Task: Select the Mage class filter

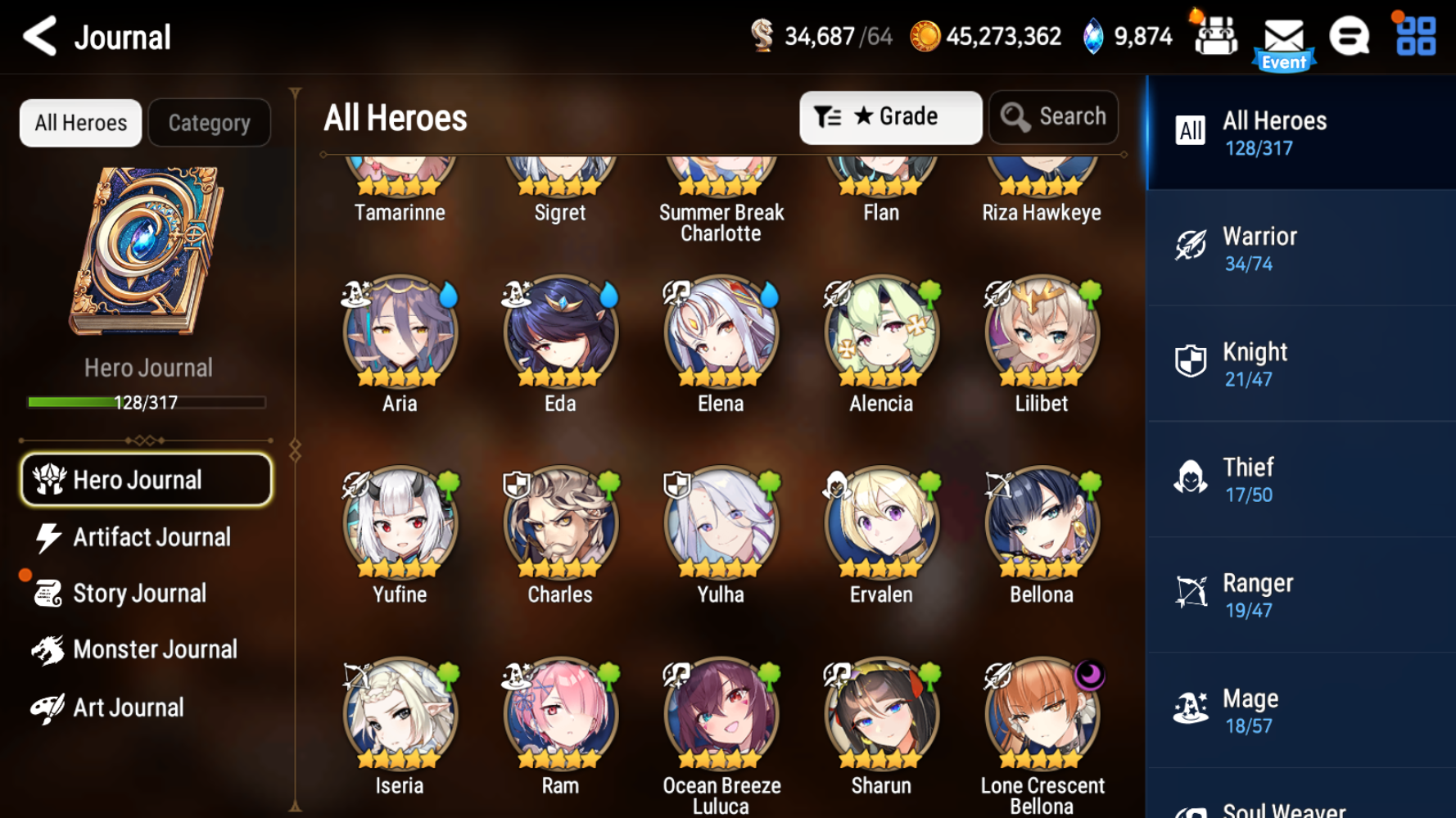Action: pos(1300,709)
